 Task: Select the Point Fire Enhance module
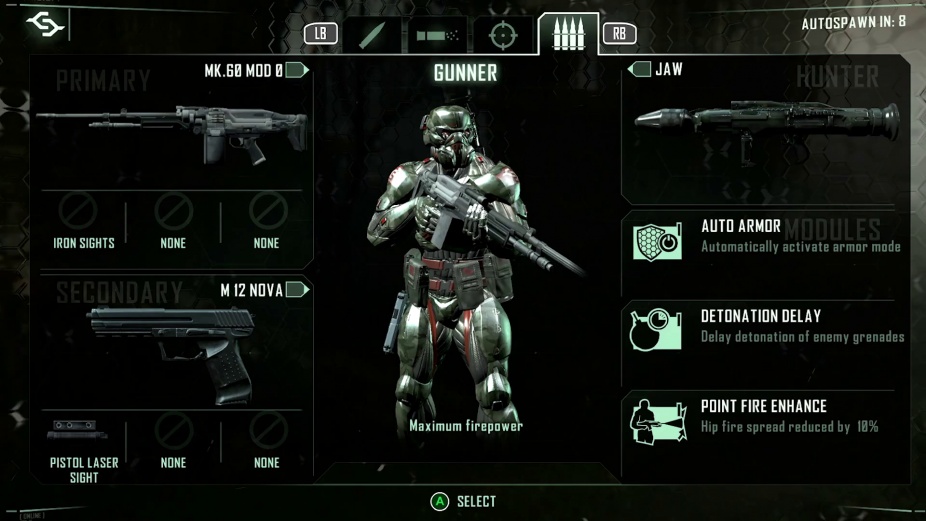765,417
